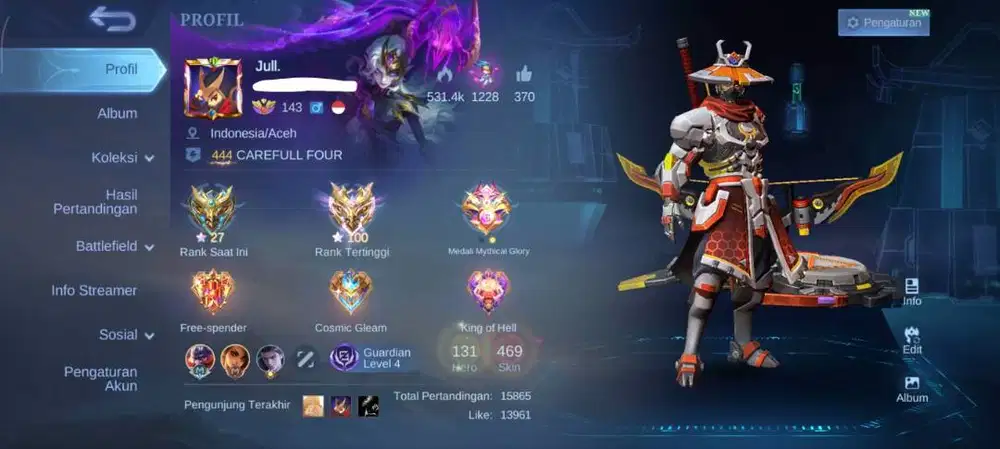Open the Guardian Level 4 badge
Screen dimensions: 1000x449
[x=372, y=357]
